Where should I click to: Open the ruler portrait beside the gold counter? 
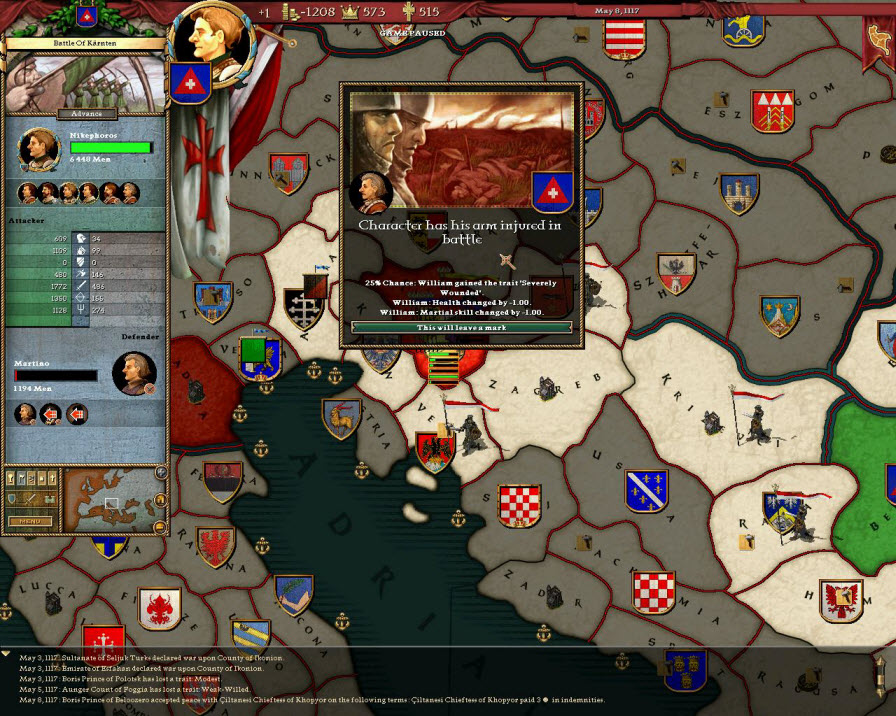pos(211,38)
